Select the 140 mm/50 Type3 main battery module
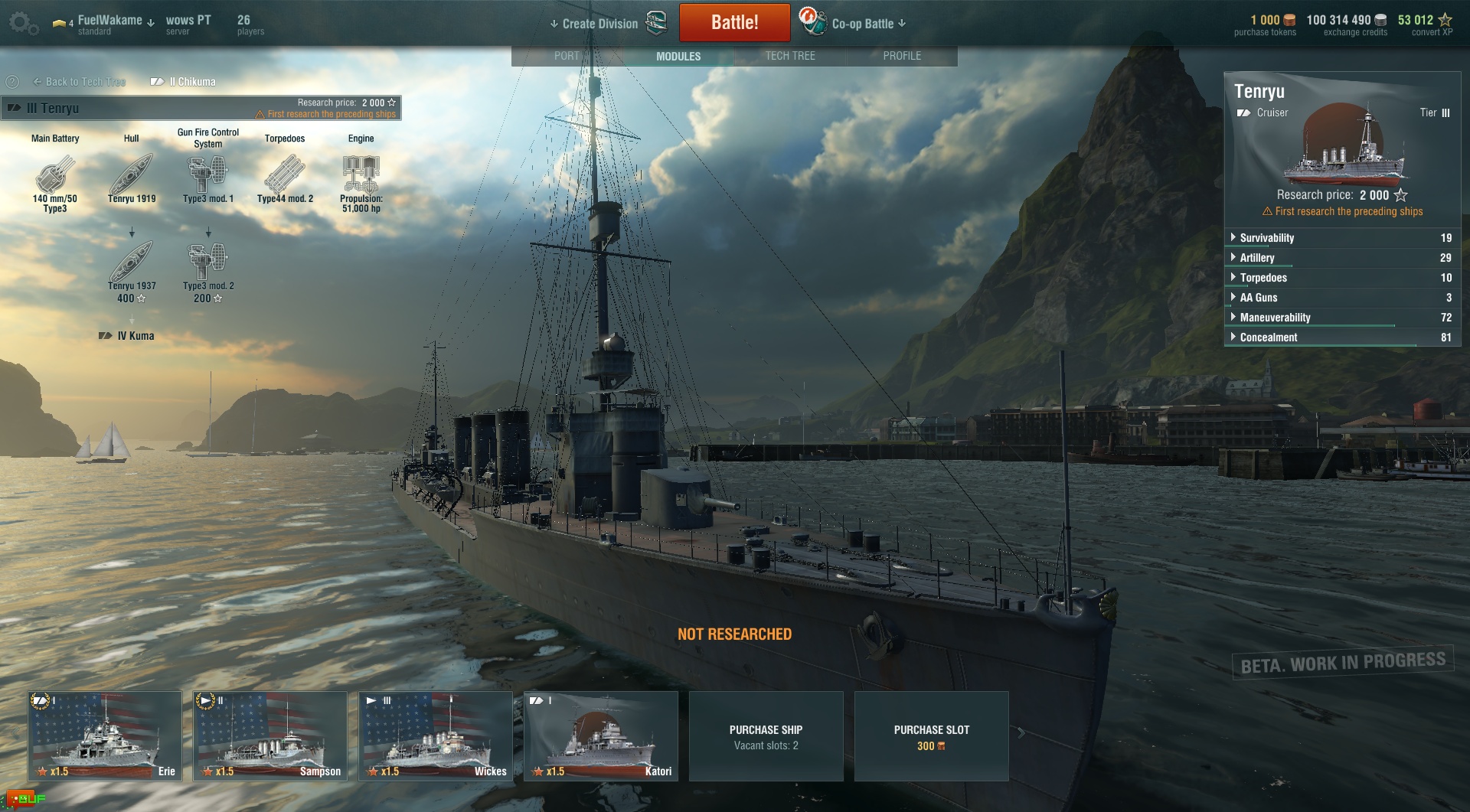 click(x=55, y=176)
